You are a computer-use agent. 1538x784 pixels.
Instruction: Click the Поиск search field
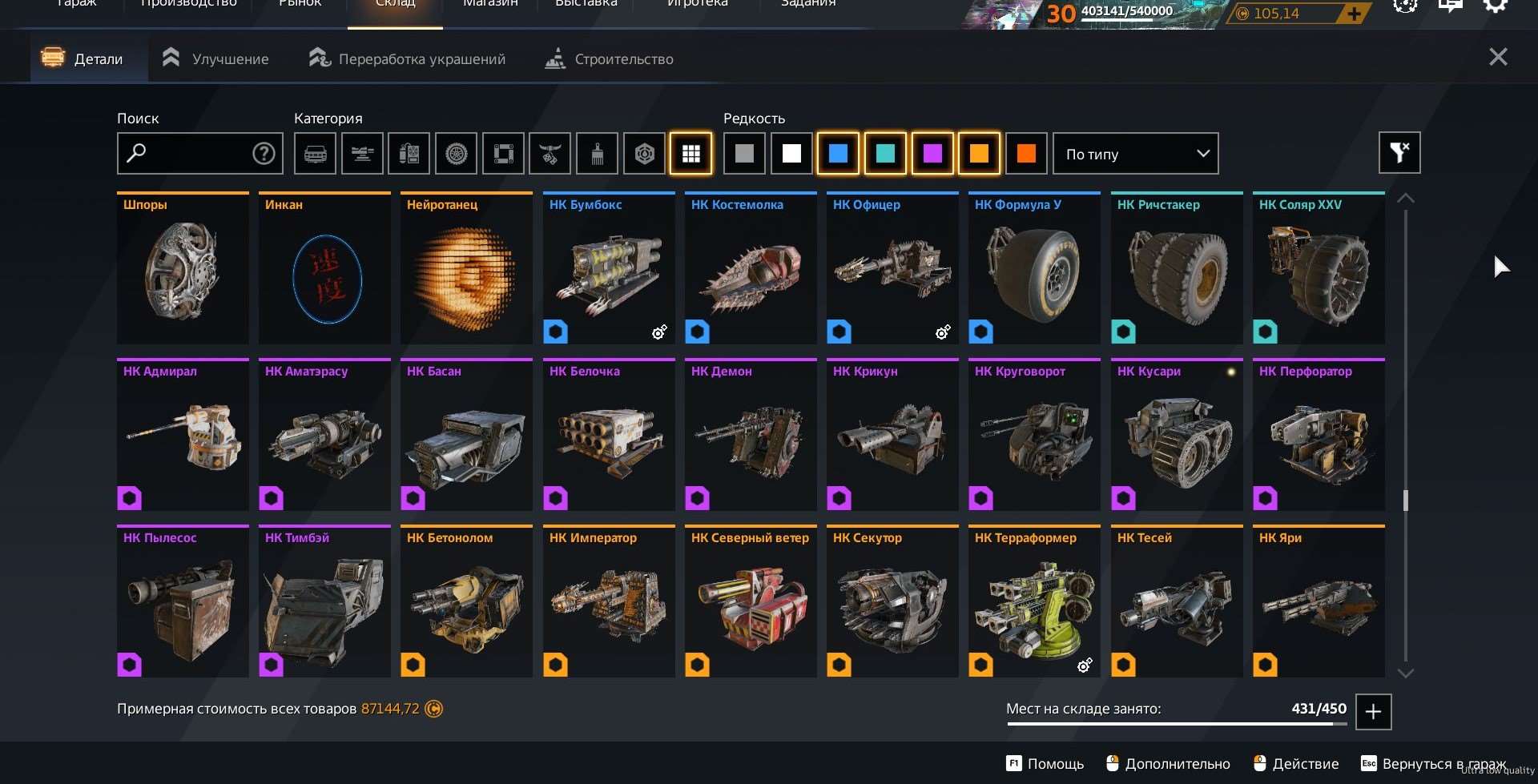pos(189,154)
